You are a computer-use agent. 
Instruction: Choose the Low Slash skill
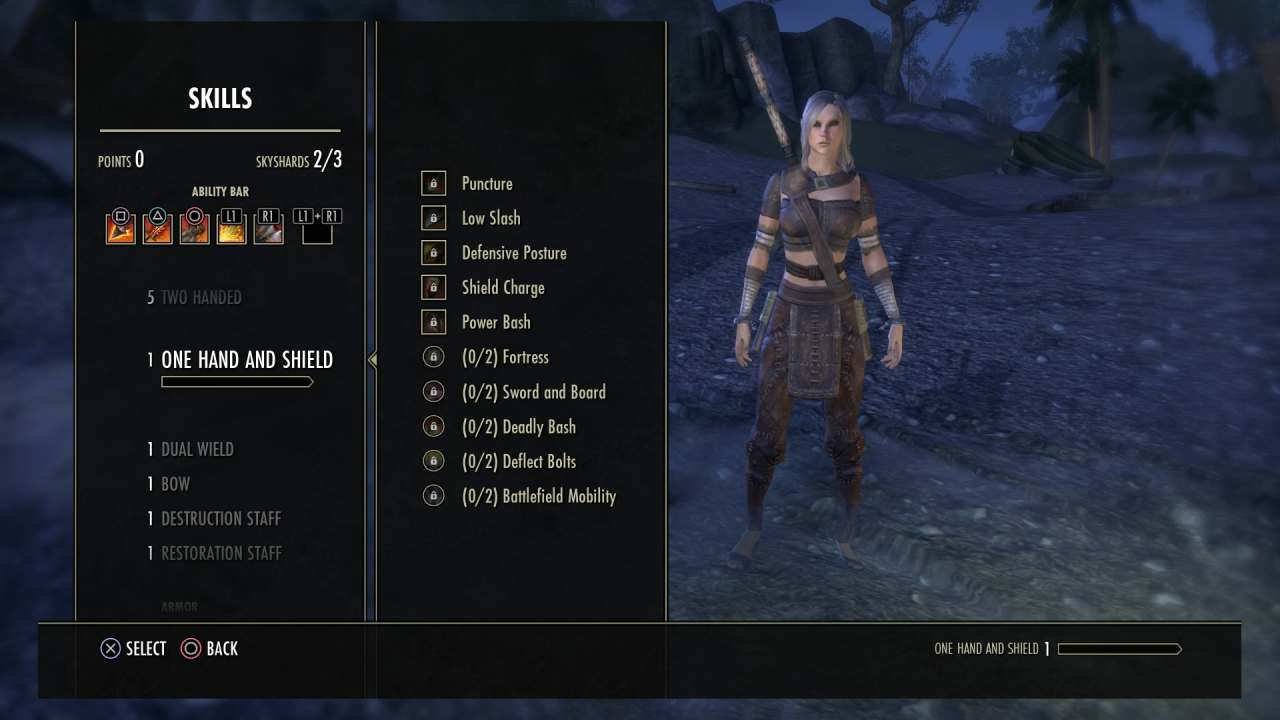490,218
